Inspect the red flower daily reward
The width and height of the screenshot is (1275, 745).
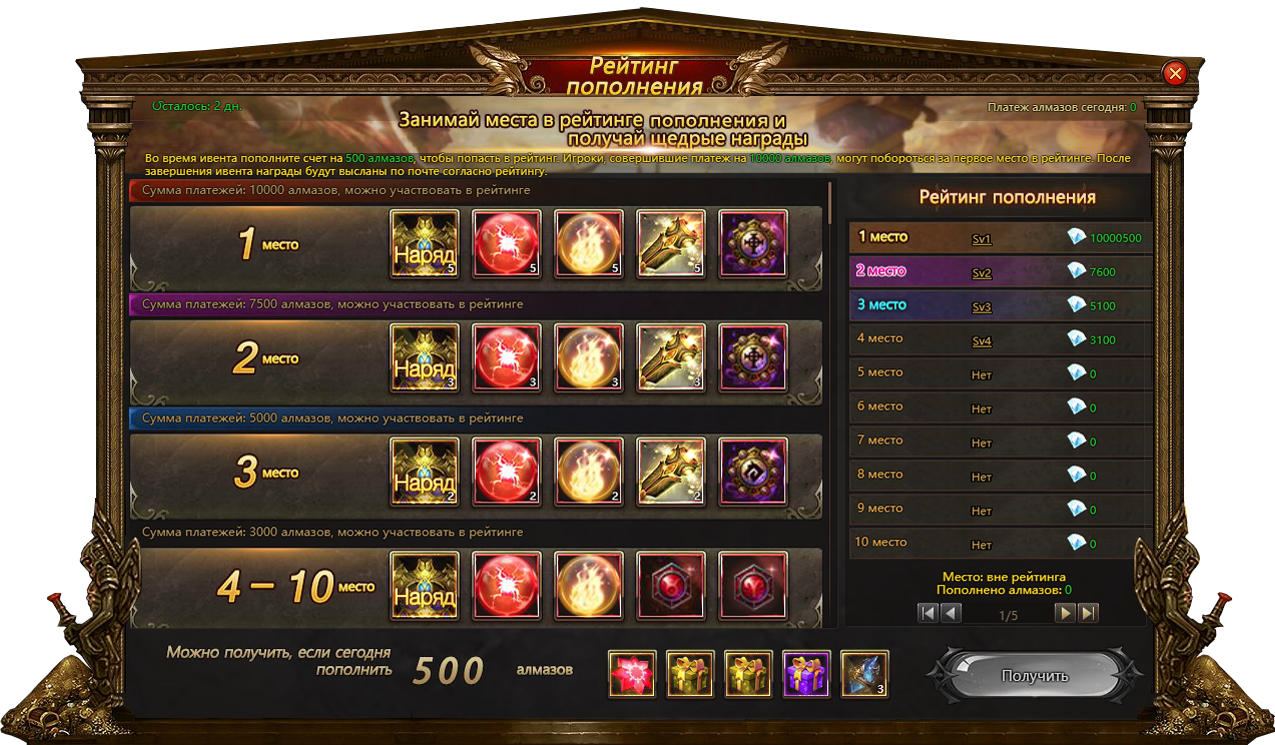632,674
